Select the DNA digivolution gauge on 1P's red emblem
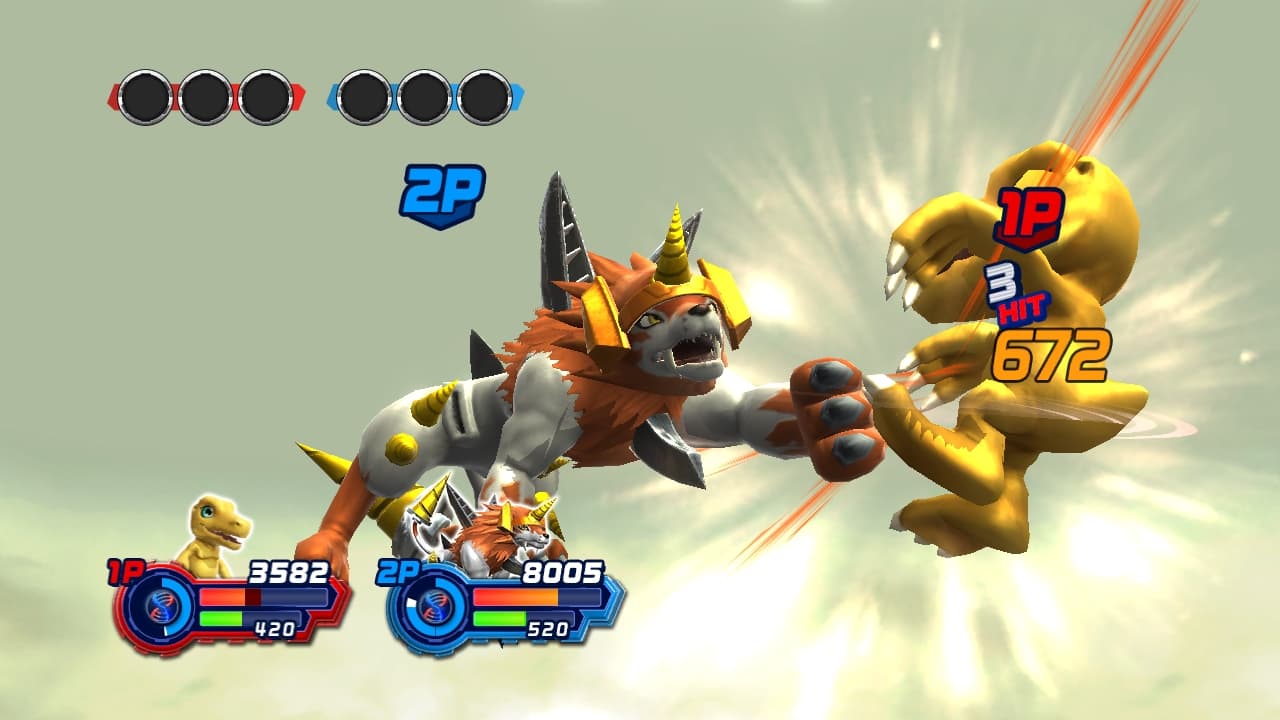Image resolution: width=1280 pixels, height=720 pixels. [x=160, y=610]
